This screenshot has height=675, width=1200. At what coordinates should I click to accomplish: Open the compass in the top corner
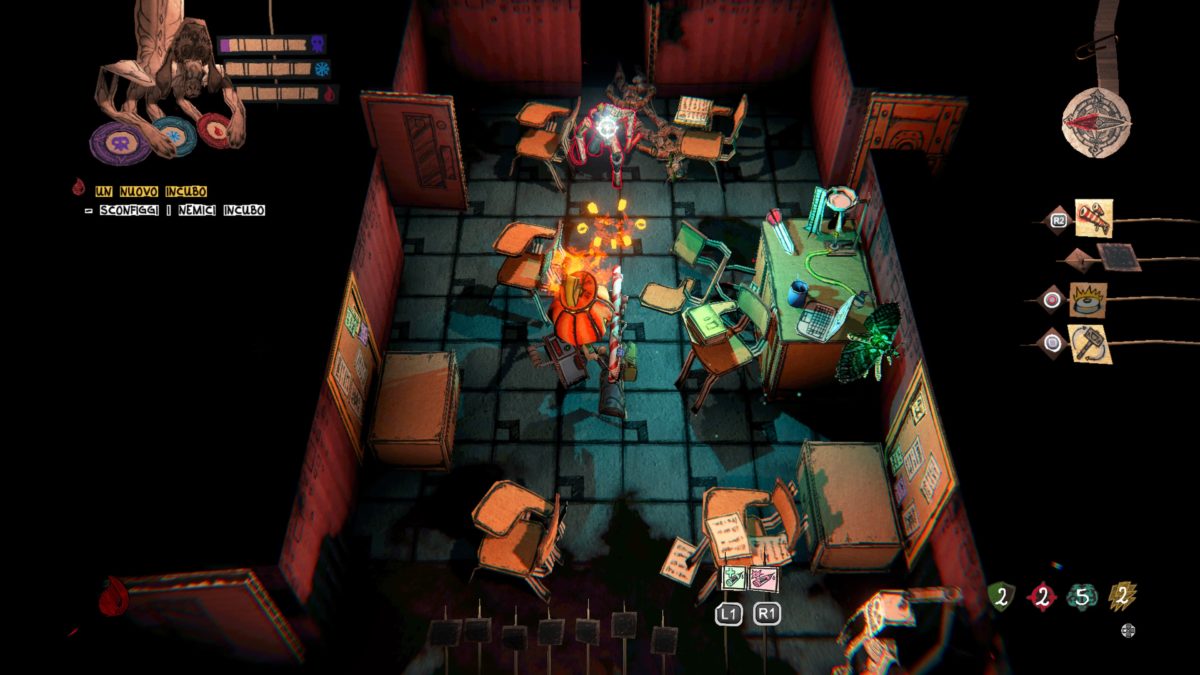coord(1097,122)
